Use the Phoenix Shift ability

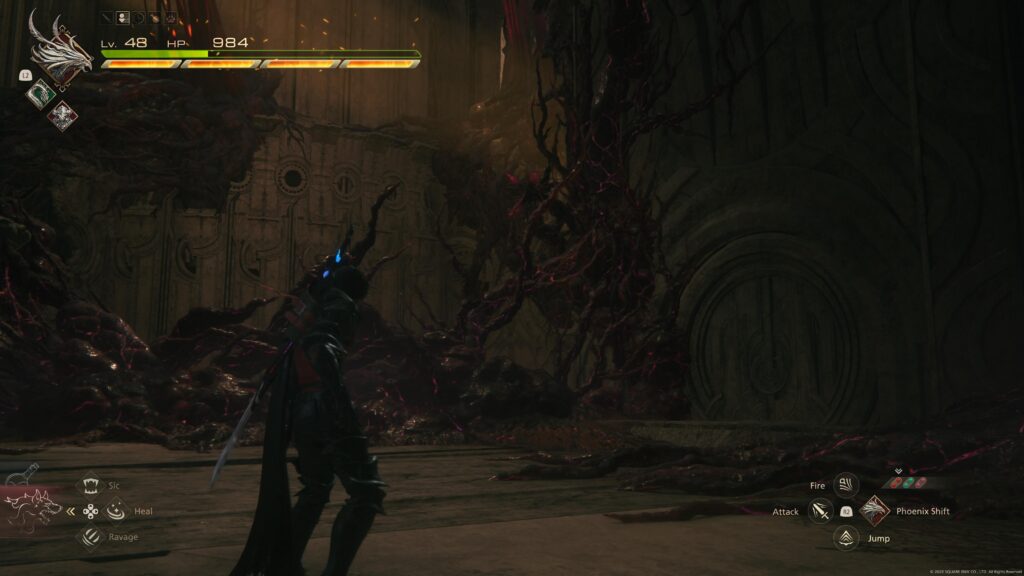pos(874,511)
